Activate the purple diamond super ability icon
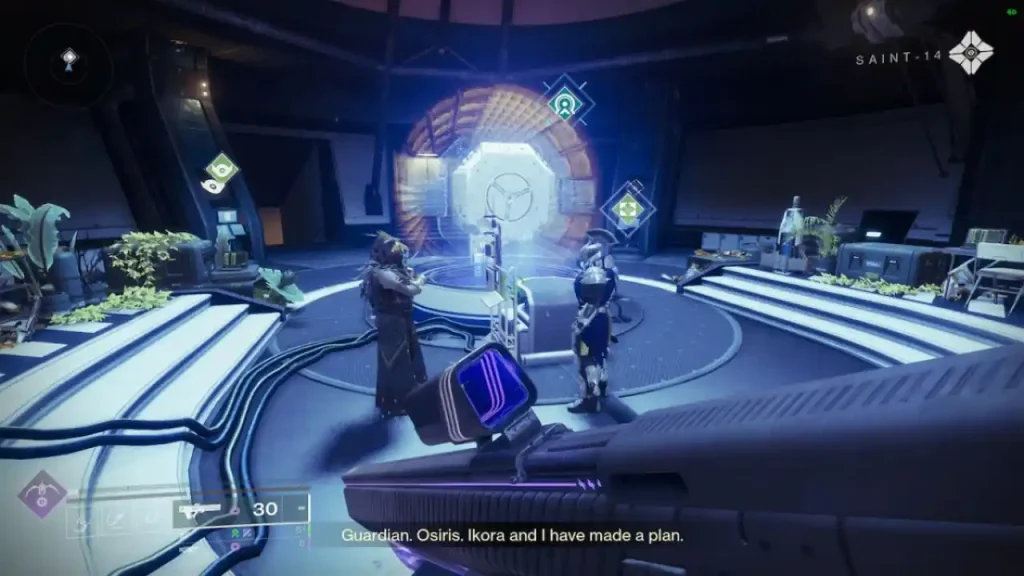The image size is (1024, 576). pyautogui.click(x=43, y=495)
